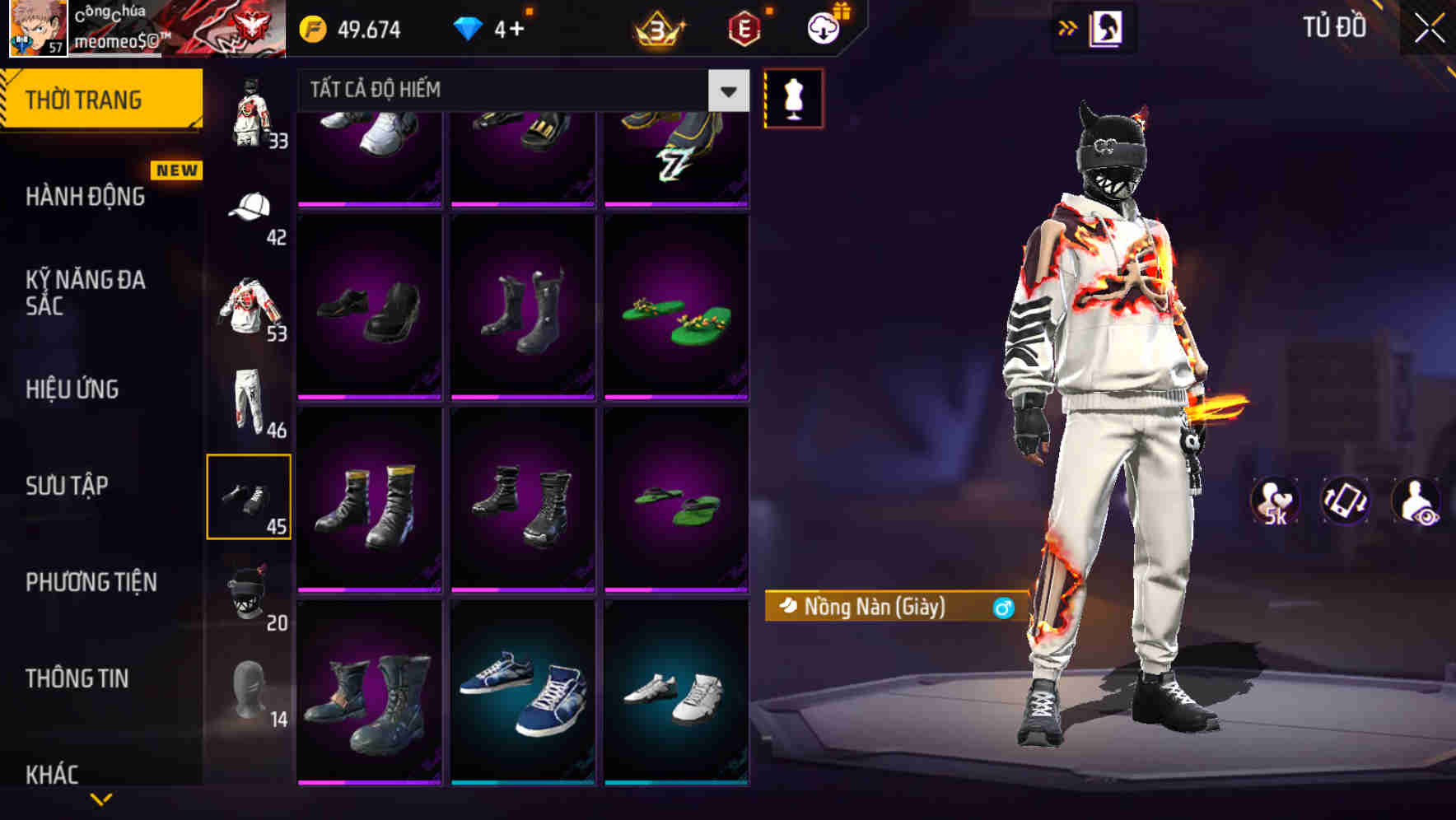Expand the bottom sidebar chevron under KHÁC
The height and width of the screenshot is (820, 1456).
point(103,799)
